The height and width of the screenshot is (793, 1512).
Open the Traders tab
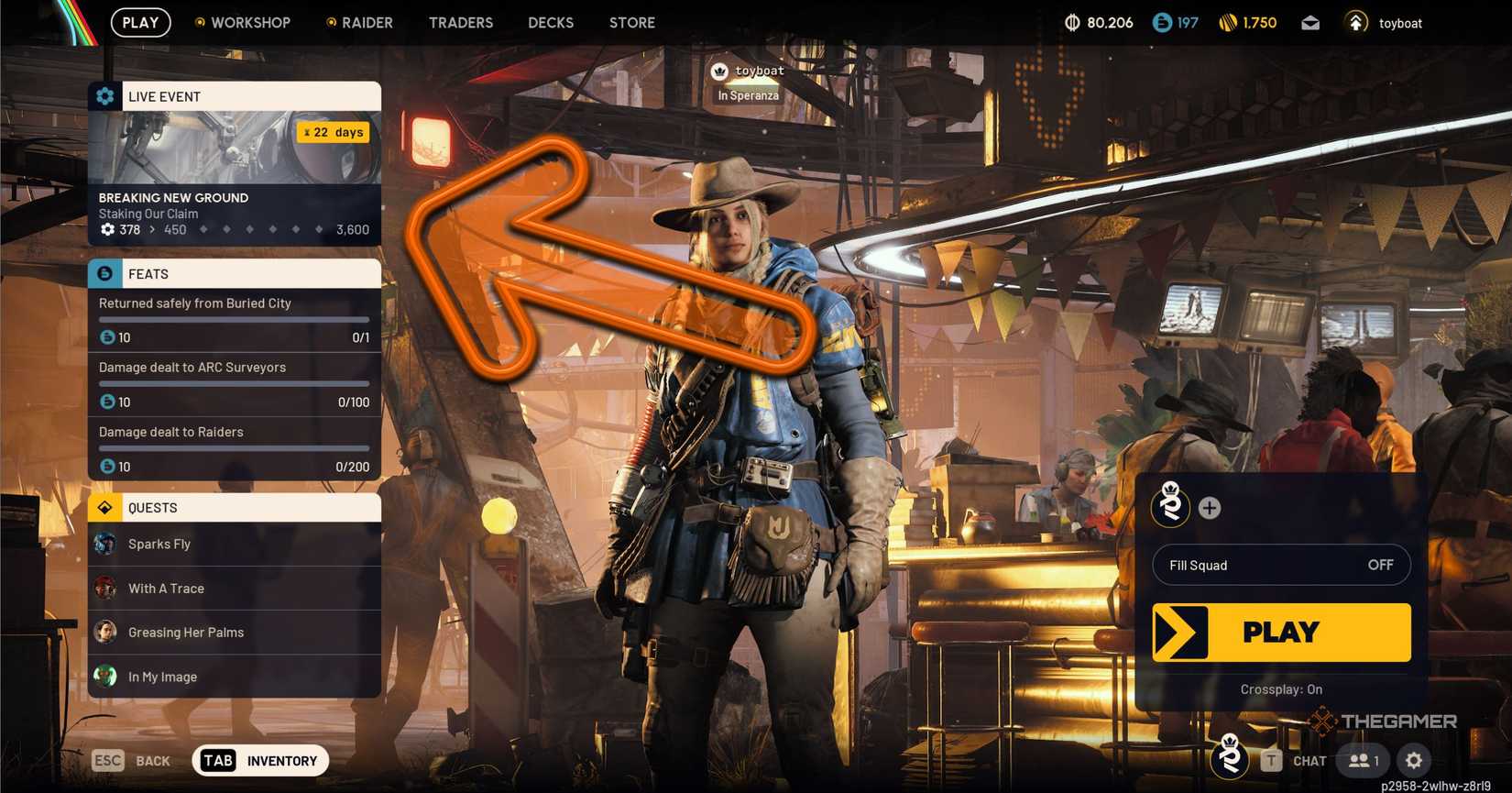click(461, 23)
